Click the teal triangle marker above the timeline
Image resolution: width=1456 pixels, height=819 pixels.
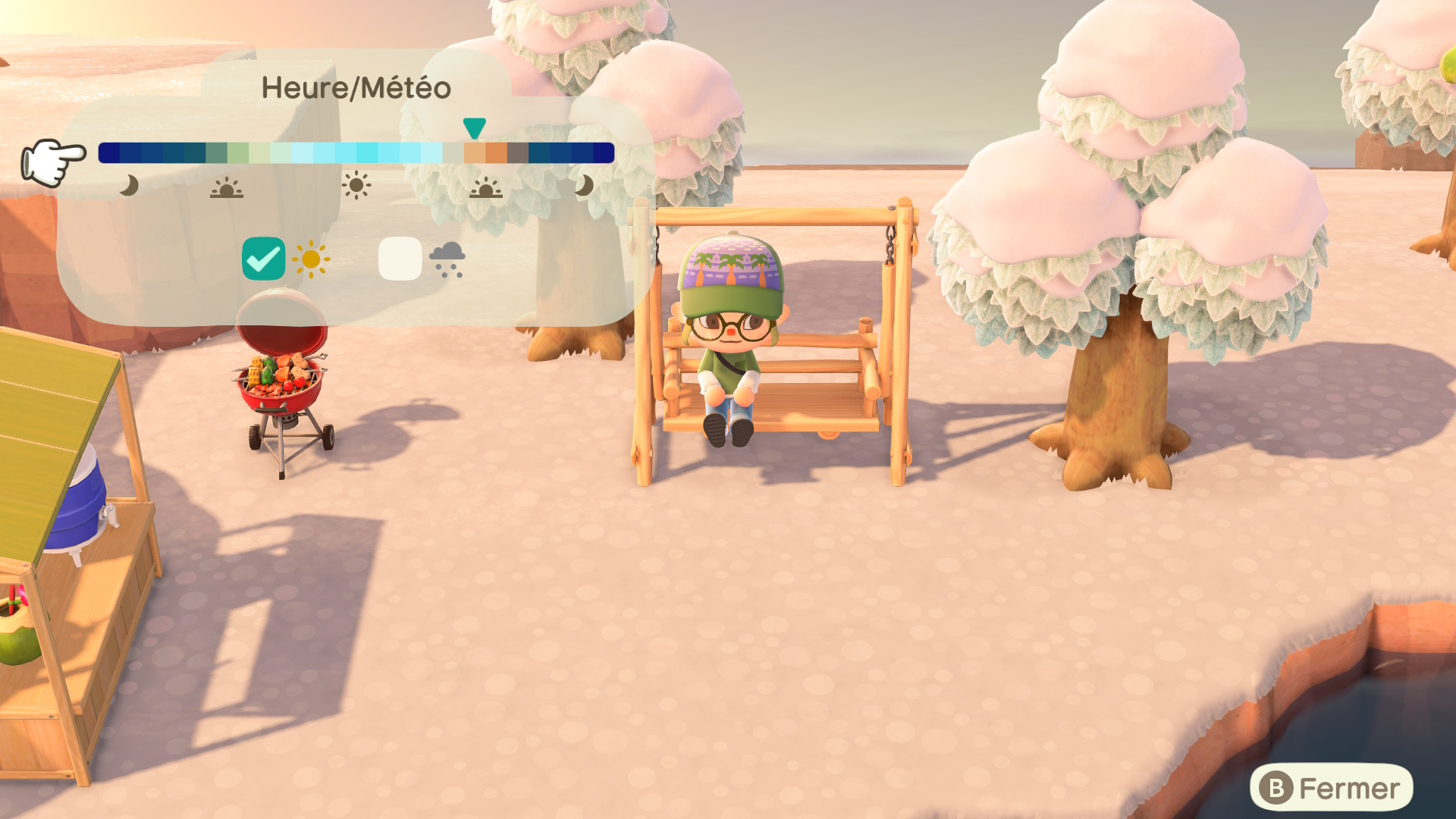(x=475, y=129)
